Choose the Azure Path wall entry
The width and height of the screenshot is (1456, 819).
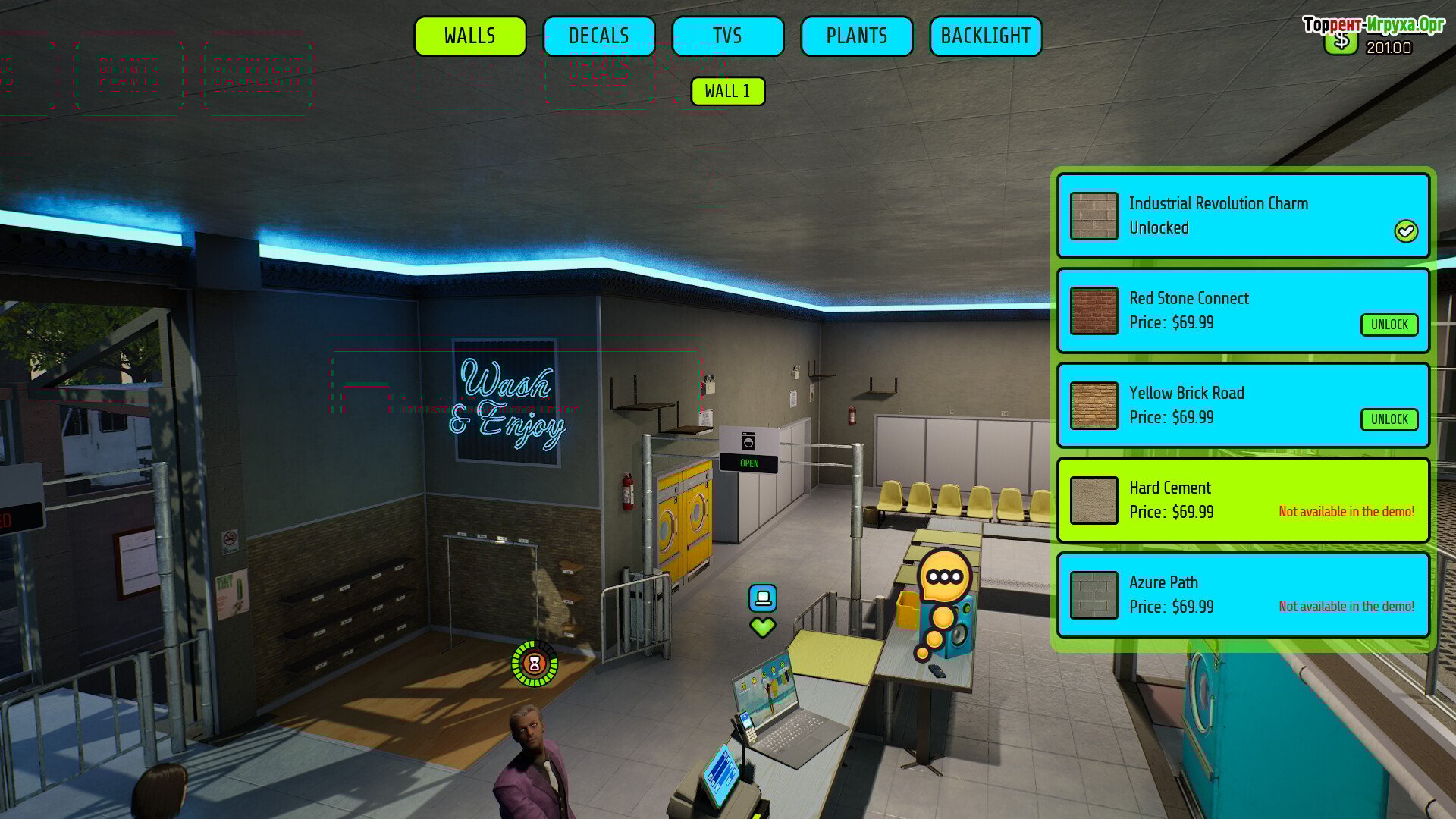(1243, 595)
